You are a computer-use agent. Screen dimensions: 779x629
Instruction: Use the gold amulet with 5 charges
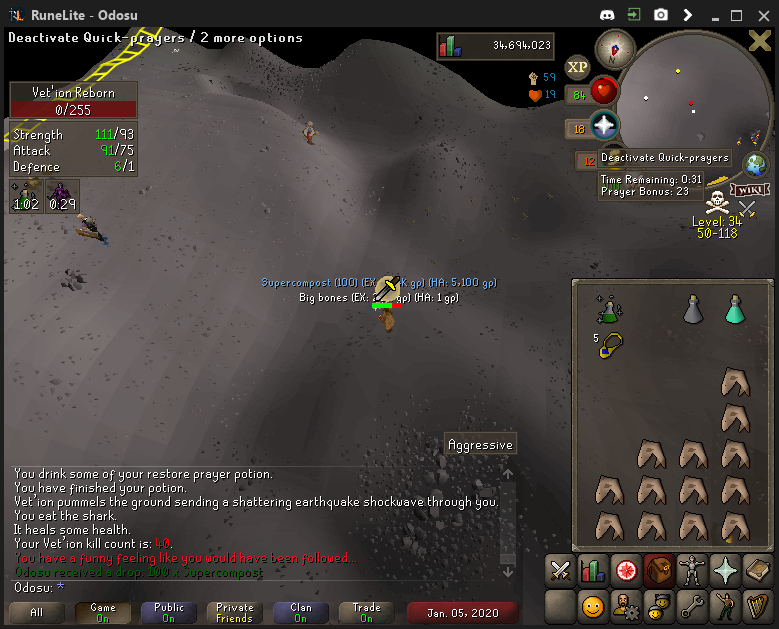click(x=606, y=343)
